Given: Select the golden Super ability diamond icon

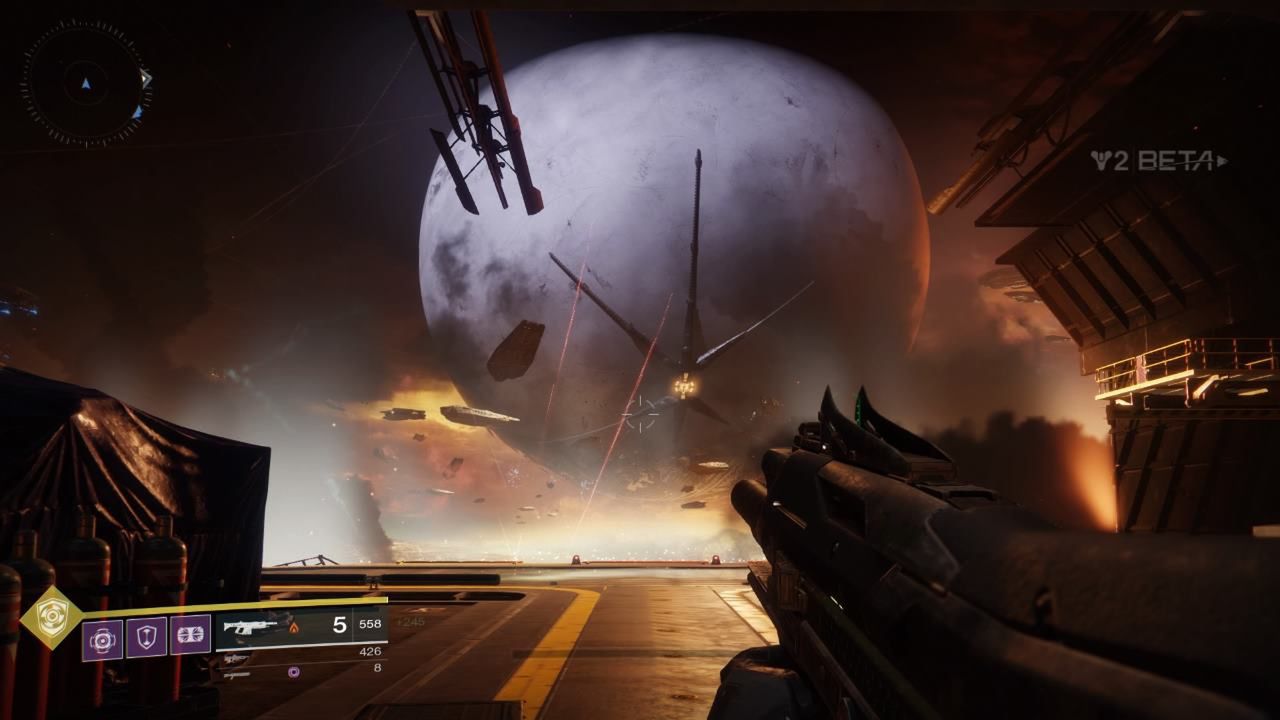Looking at the screenshot, I should tap(53, 615).
